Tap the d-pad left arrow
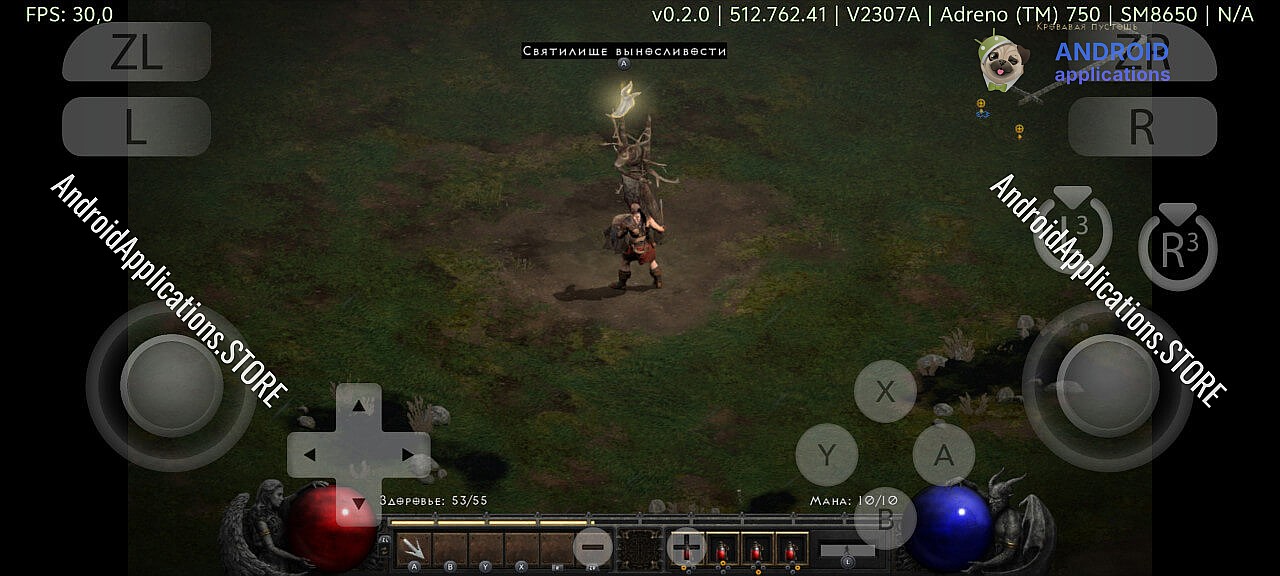Screen dimensions: 1280x576 [x=310, y=455]
